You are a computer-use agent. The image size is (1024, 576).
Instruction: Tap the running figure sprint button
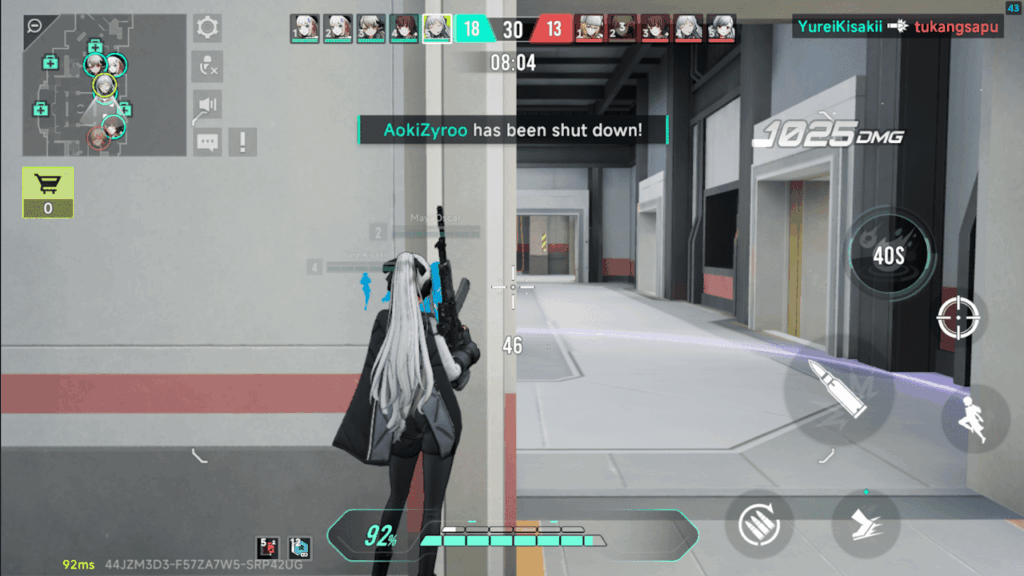point(974,419)
